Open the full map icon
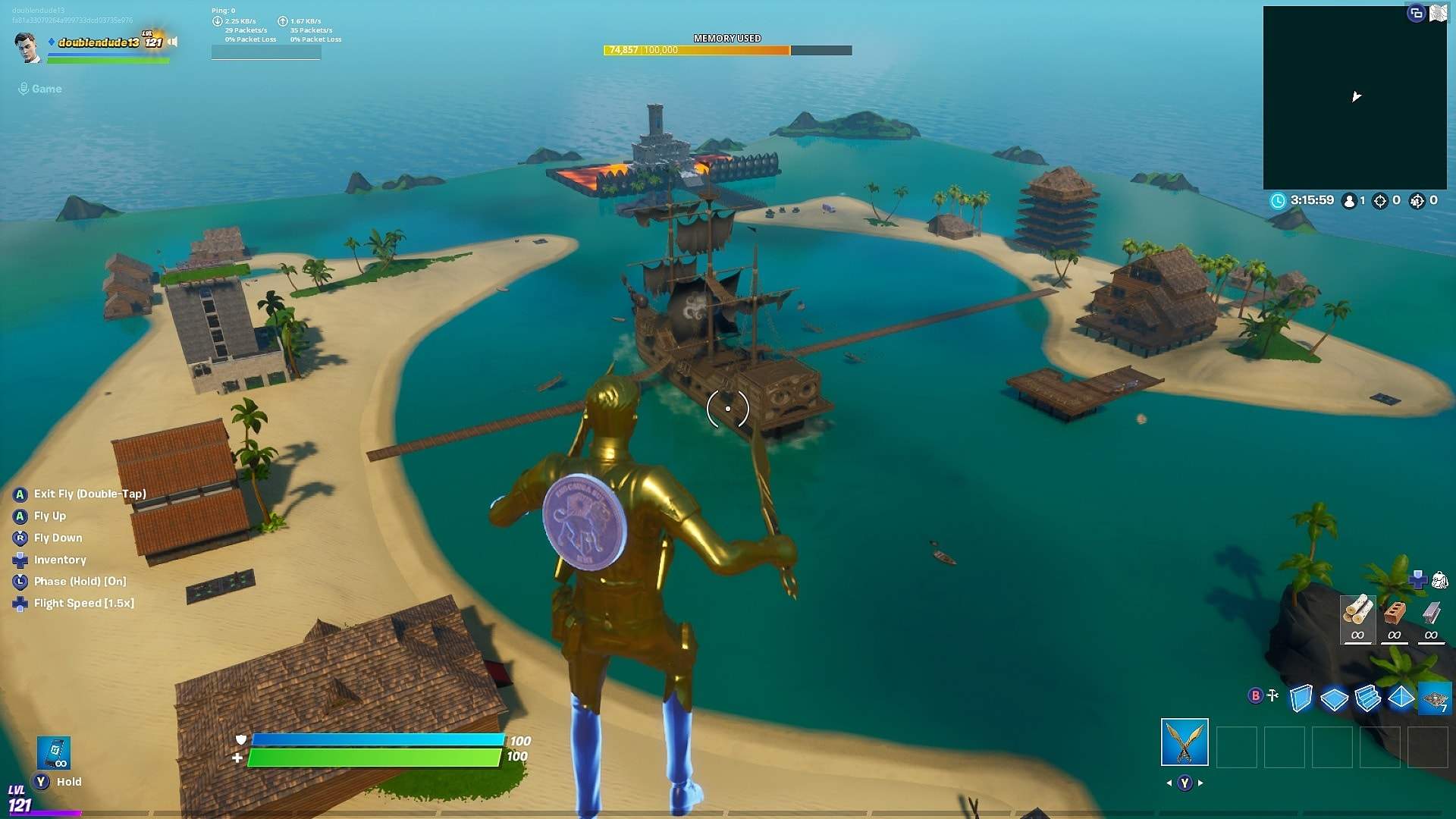This screenshot has height=819, width=1456. (1438, 14)
